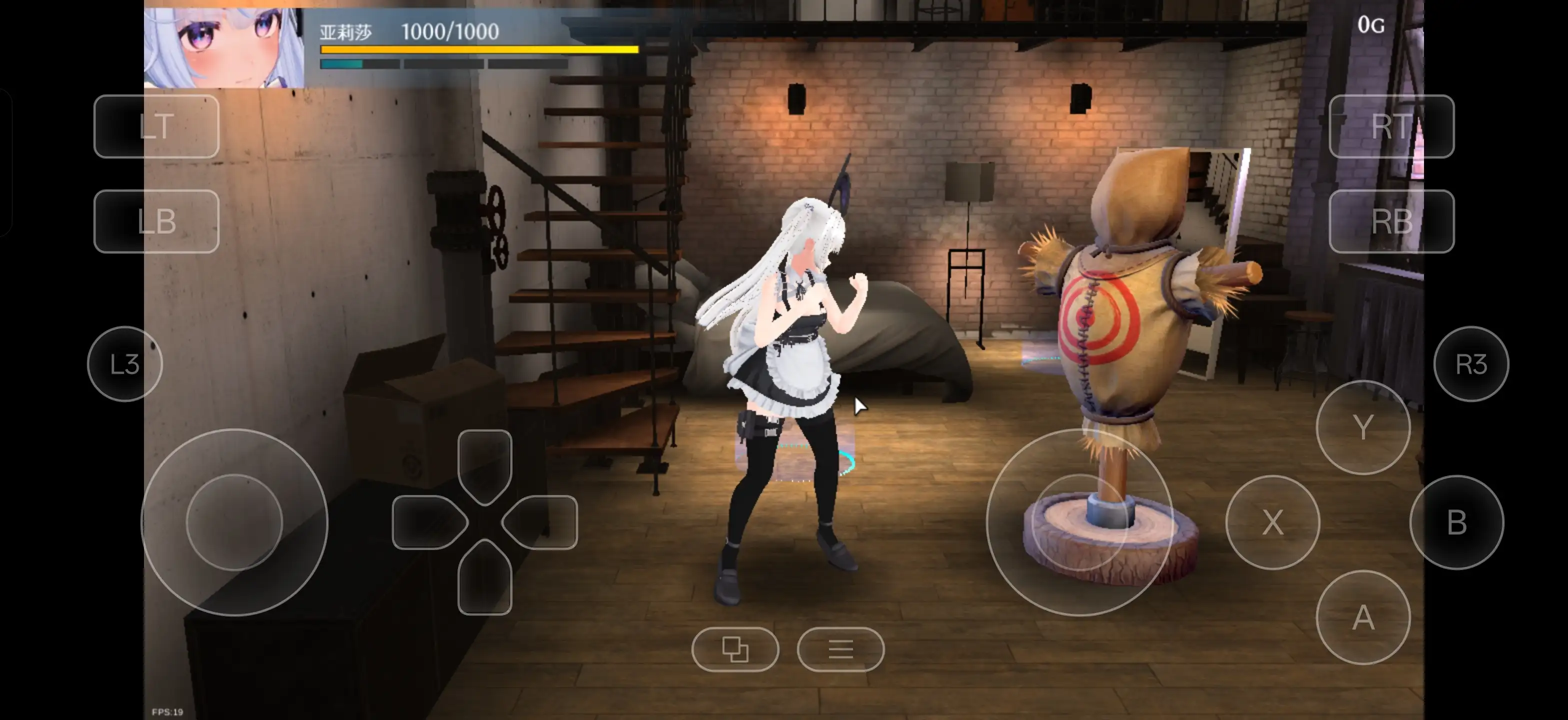Select the character portrait in the HUD
This screenshot has height=720, width=1568.
pos(224,47)
